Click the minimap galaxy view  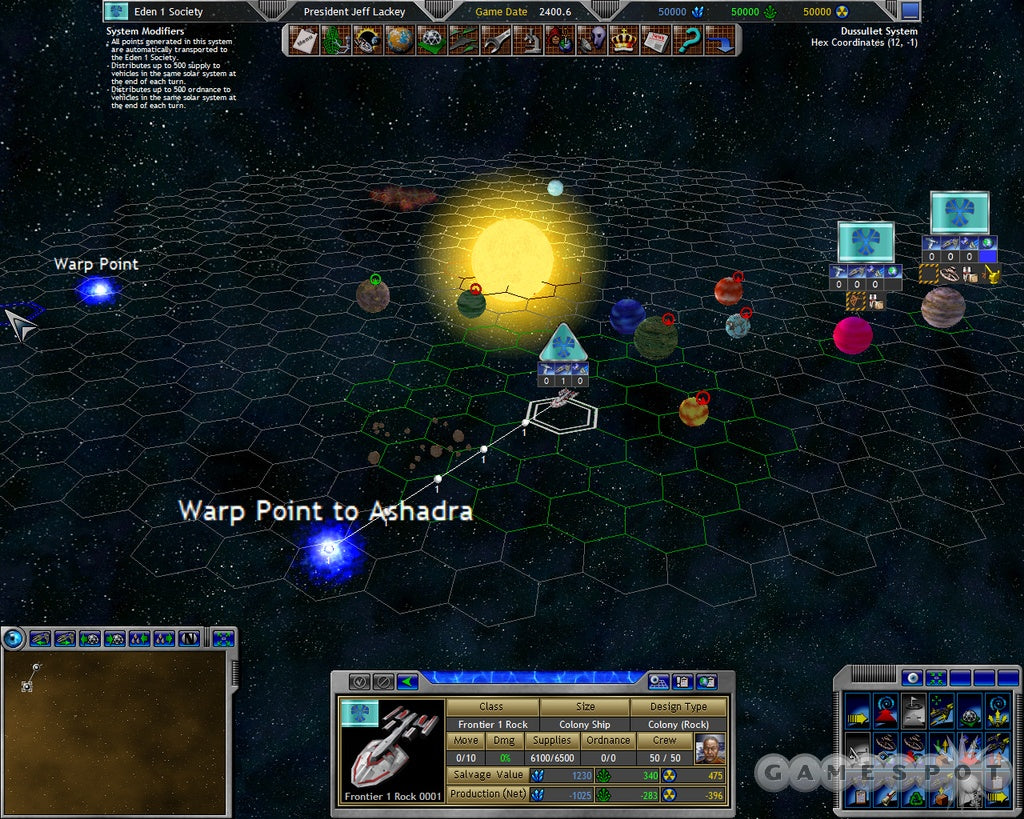(x=113, y=730)
